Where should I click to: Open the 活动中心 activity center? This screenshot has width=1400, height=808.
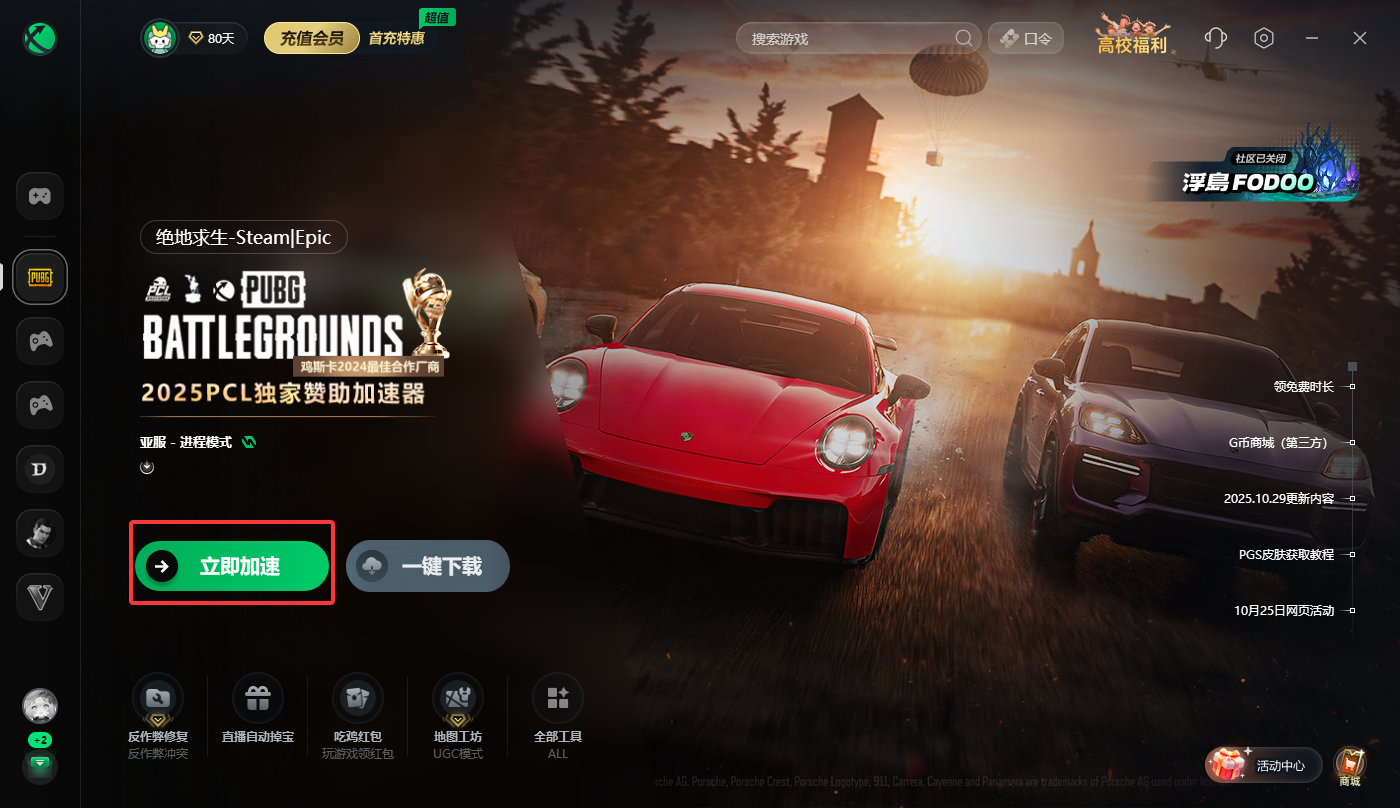[1264, 766]
